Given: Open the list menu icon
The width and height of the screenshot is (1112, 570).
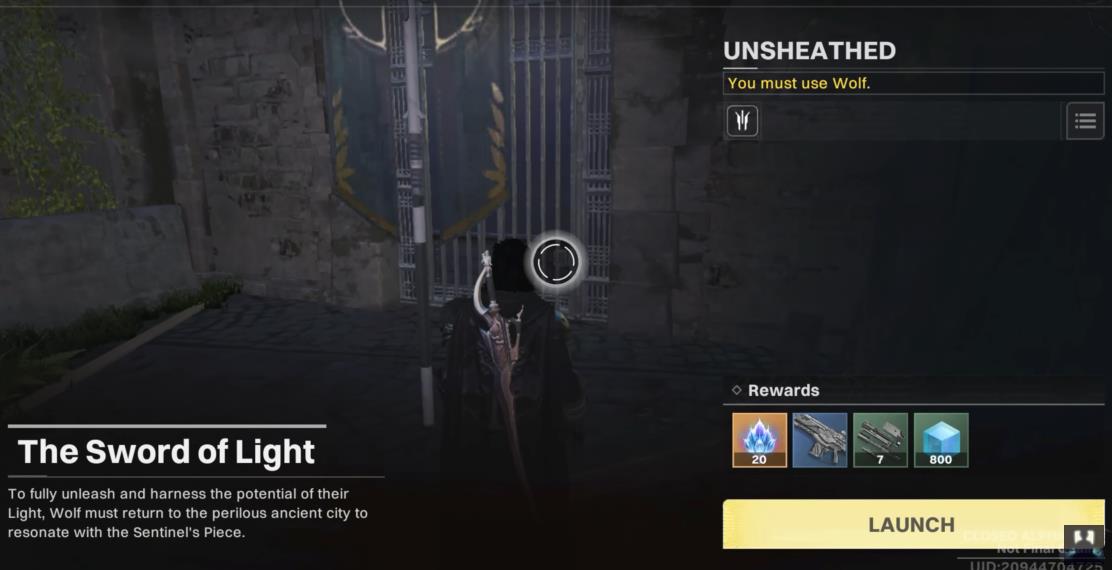Looking at the screenshot, I should tap(1085, 121).
